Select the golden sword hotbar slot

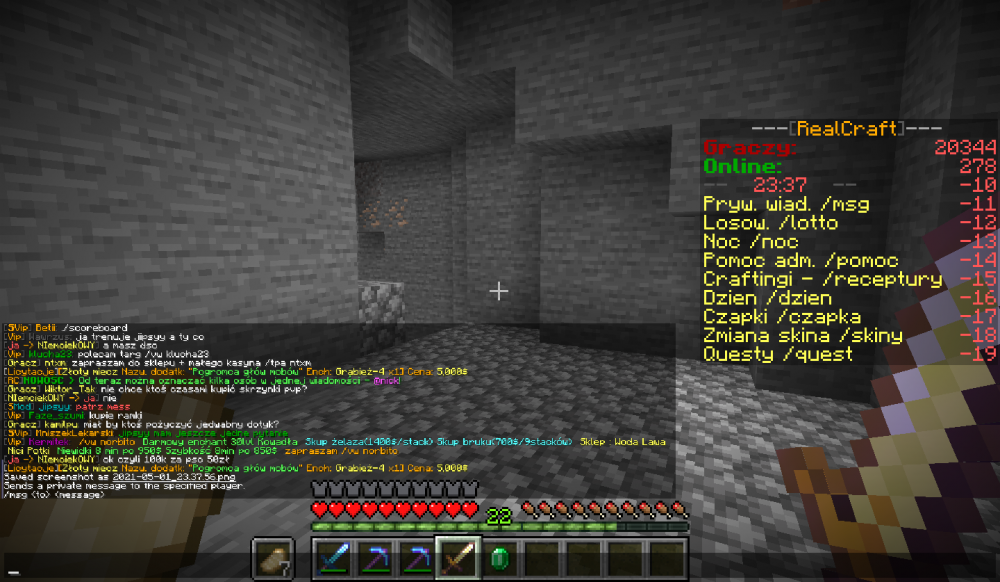pos(457,559)
